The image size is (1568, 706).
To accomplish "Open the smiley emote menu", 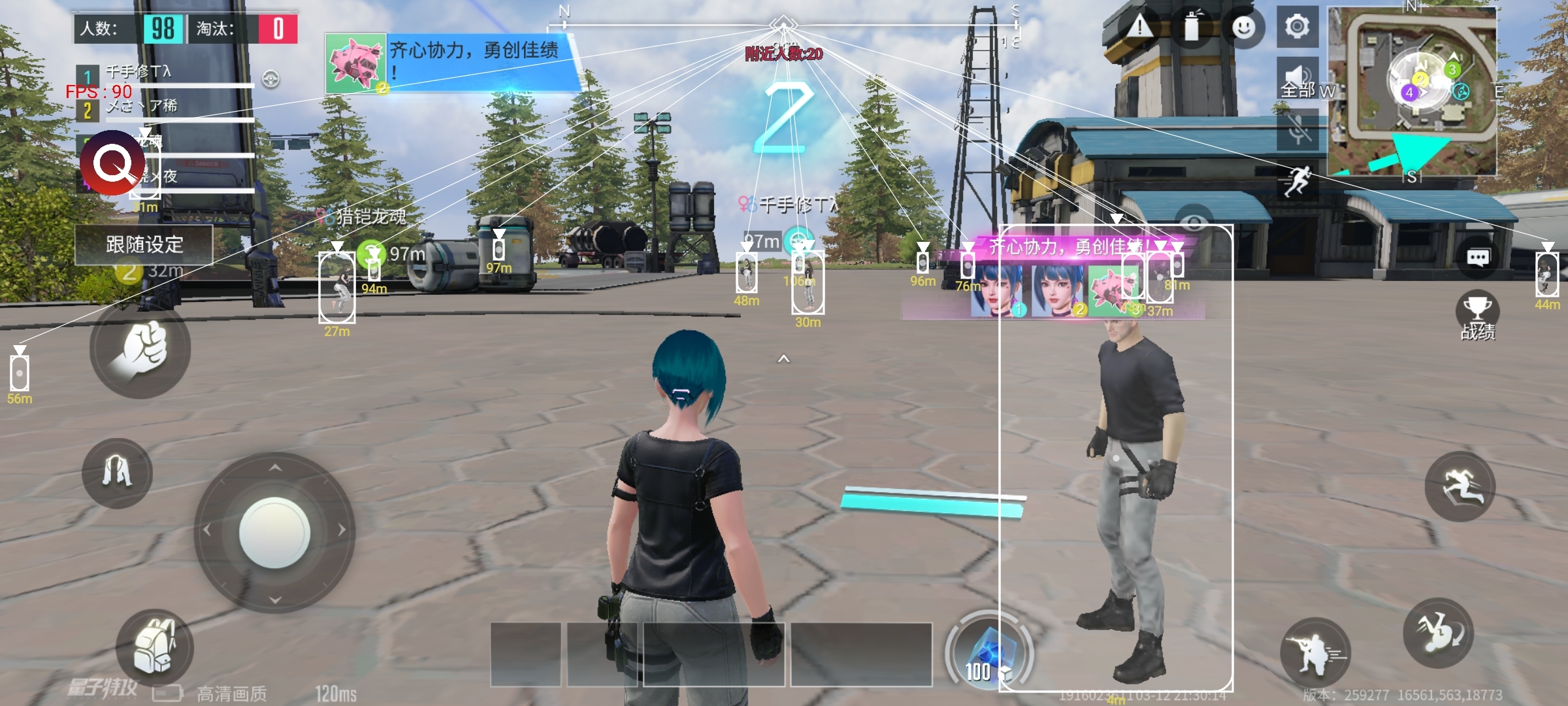I will tap(1243, 27).
